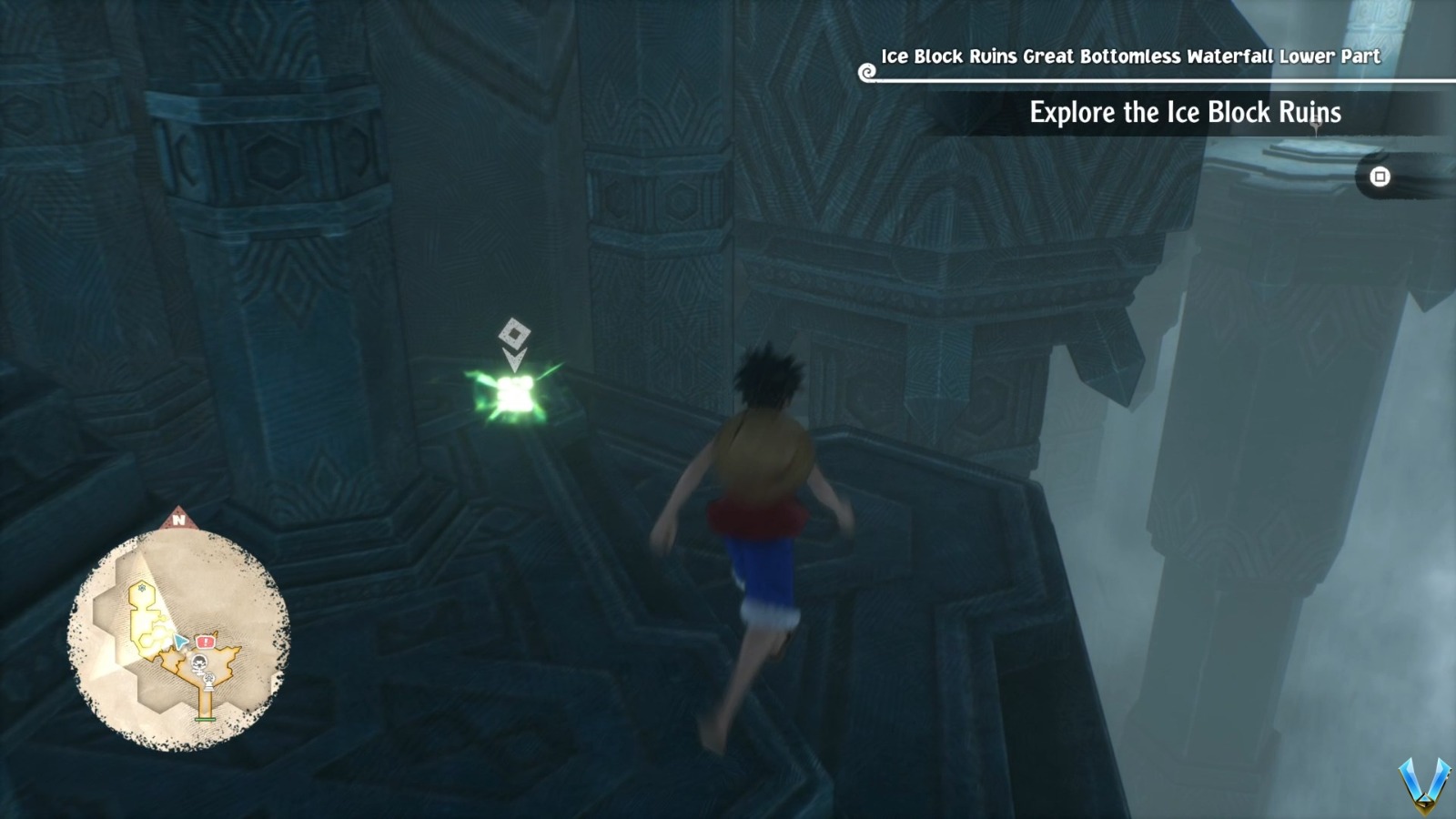Click the north compass marker above the minimap
This screenshot has height=819, width=1456.
click(179, 520)
